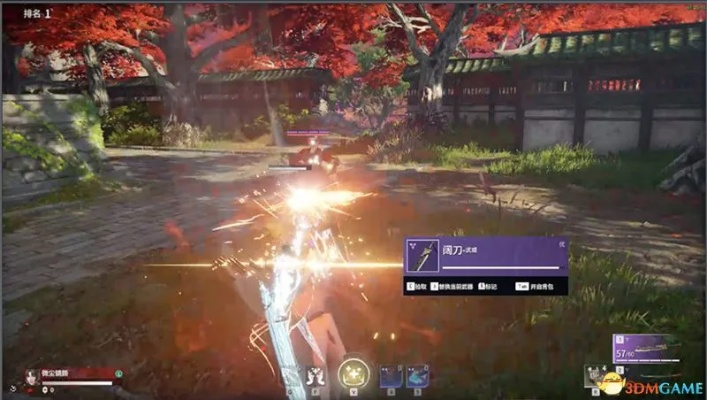This screenshot has height=400, width=707.
Task: Choose the equipped weapon card showing 57/60
Action: pyautogui.click(x=645, y=348)
